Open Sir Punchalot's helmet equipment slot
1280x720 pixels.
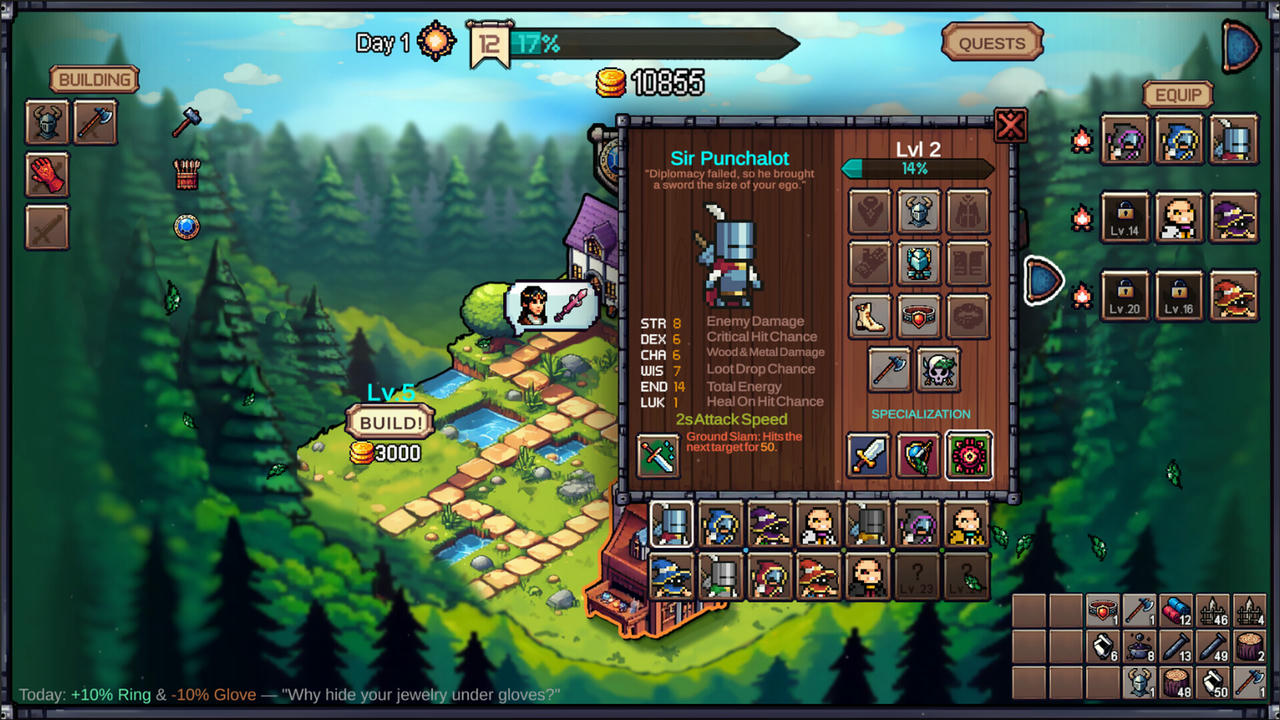(x=919, y=211)
